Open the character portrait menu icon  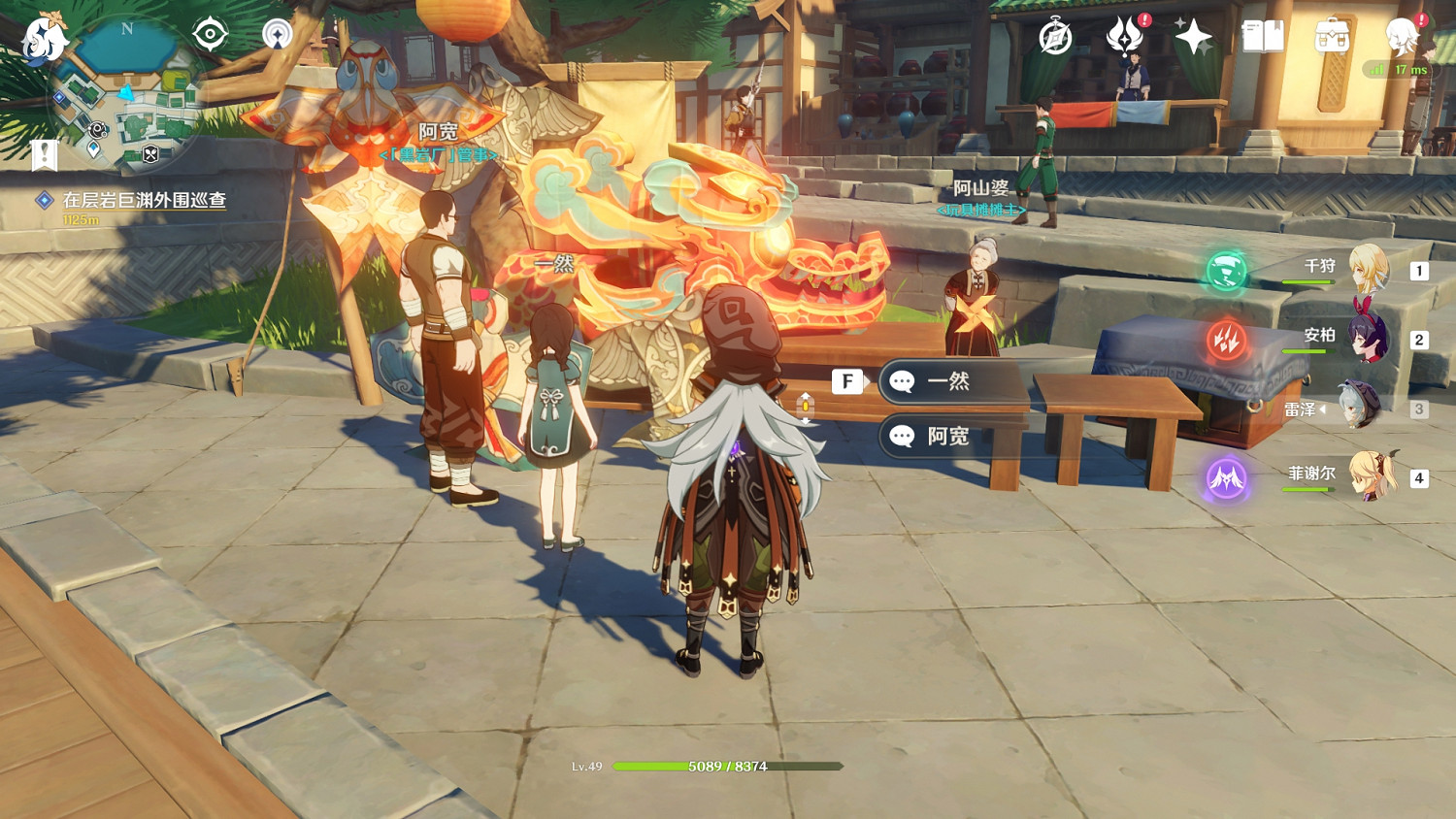1403,36
